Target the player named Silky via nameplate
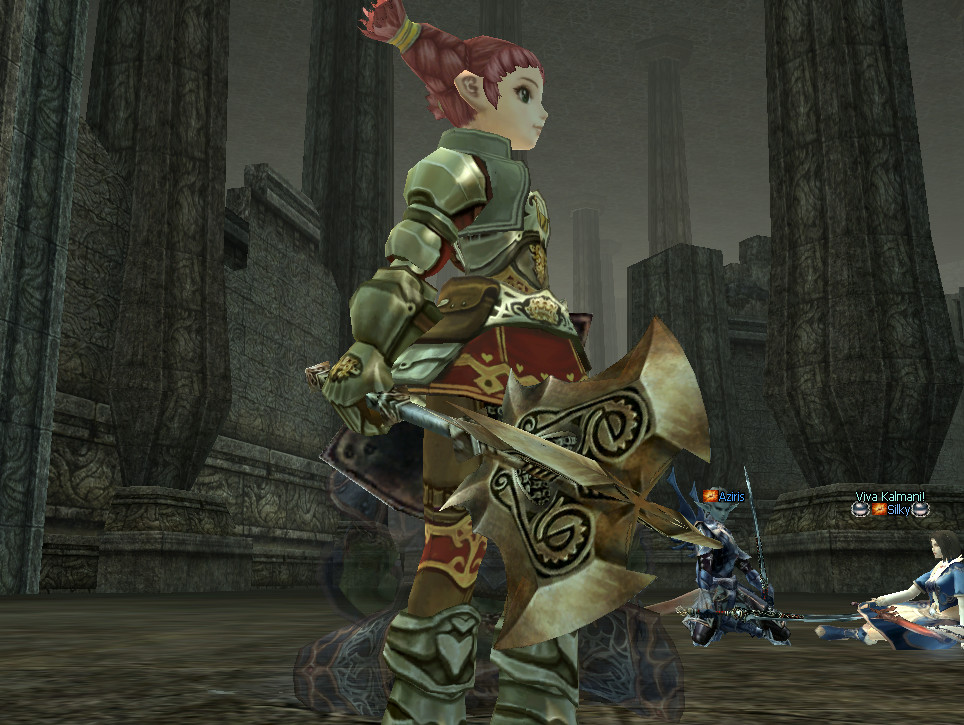This screenshot has height=725, width=964. (899, 510)
